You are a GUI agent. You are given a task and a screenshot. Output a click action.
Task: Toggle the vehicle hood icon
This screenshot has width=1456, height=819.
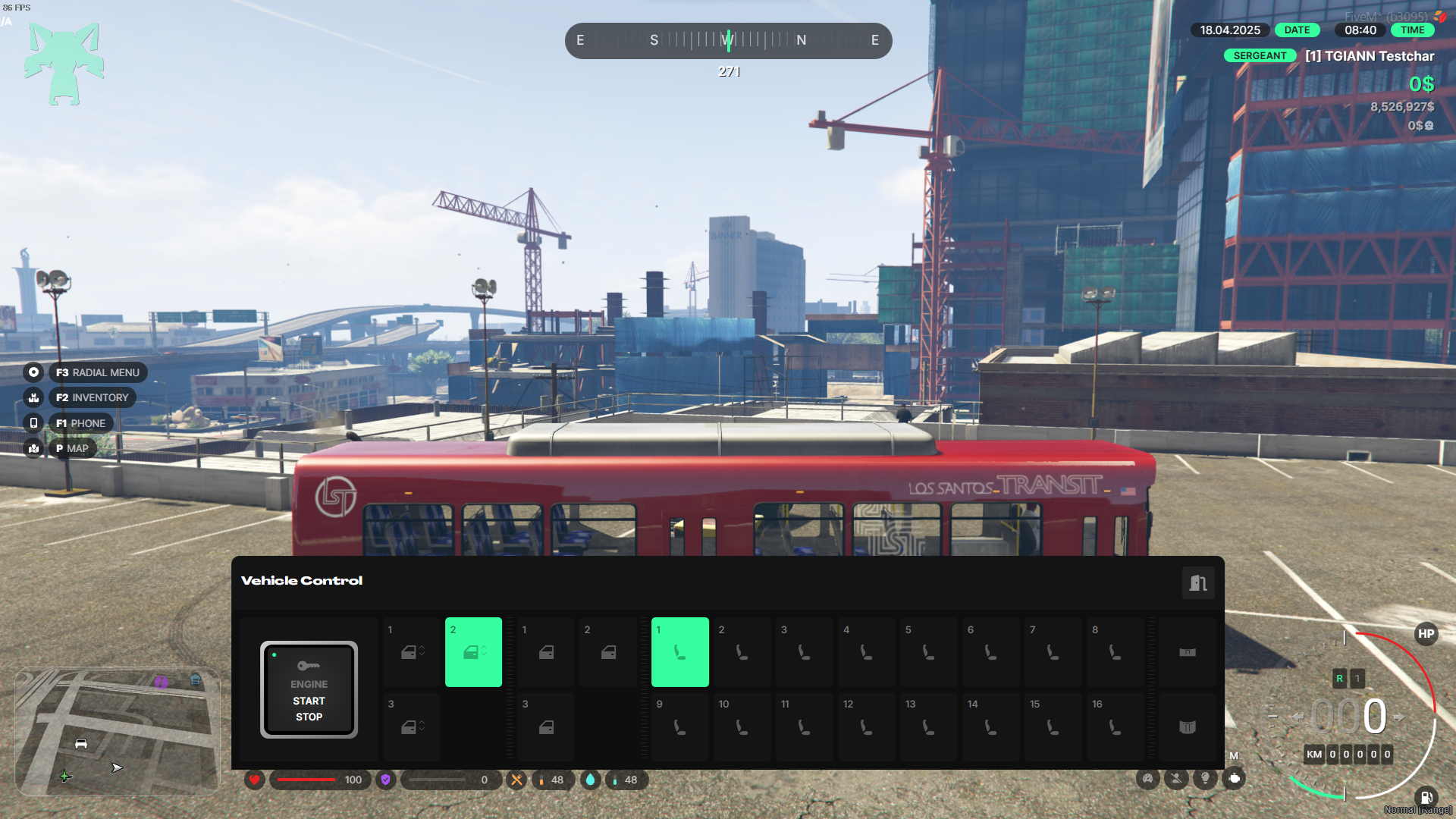[x=1188, y=652]
